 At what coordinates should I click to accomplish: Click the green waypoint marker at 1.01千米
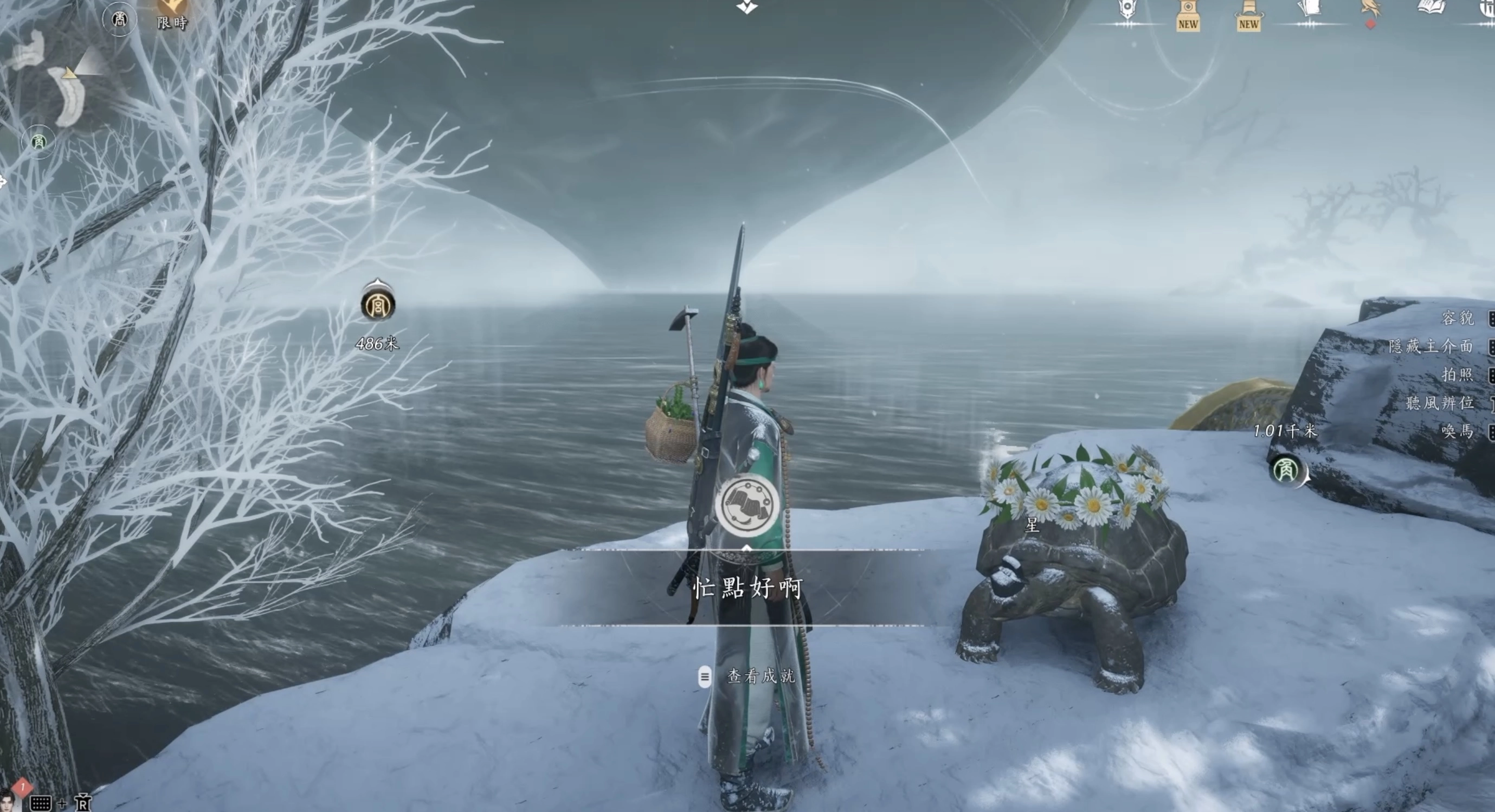(x=1285, y=469)
